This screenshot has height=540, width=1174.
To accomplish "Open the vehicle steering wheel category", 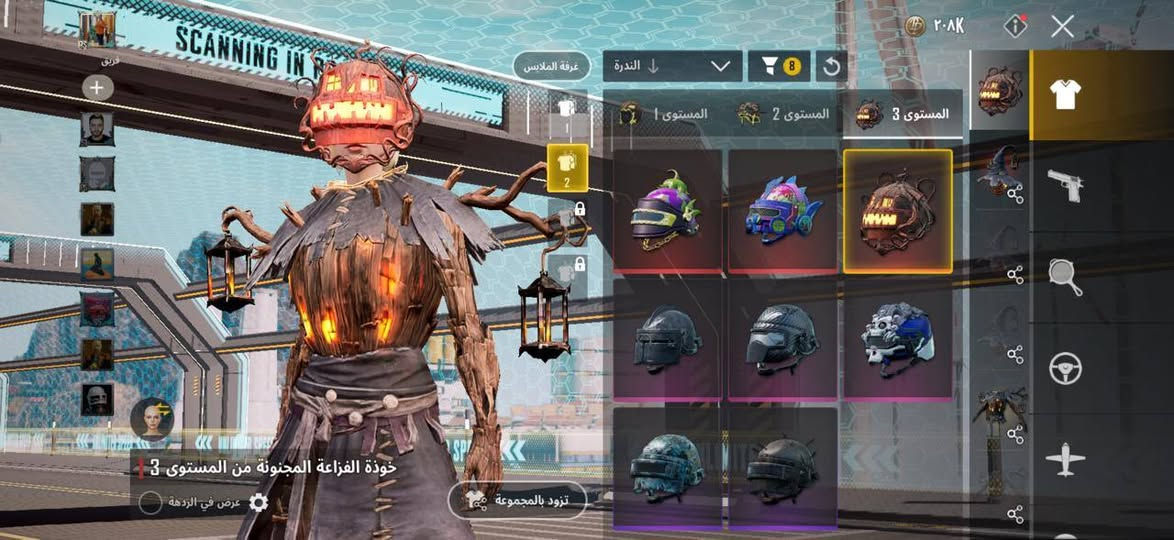I will click(x=1065, y=369).
